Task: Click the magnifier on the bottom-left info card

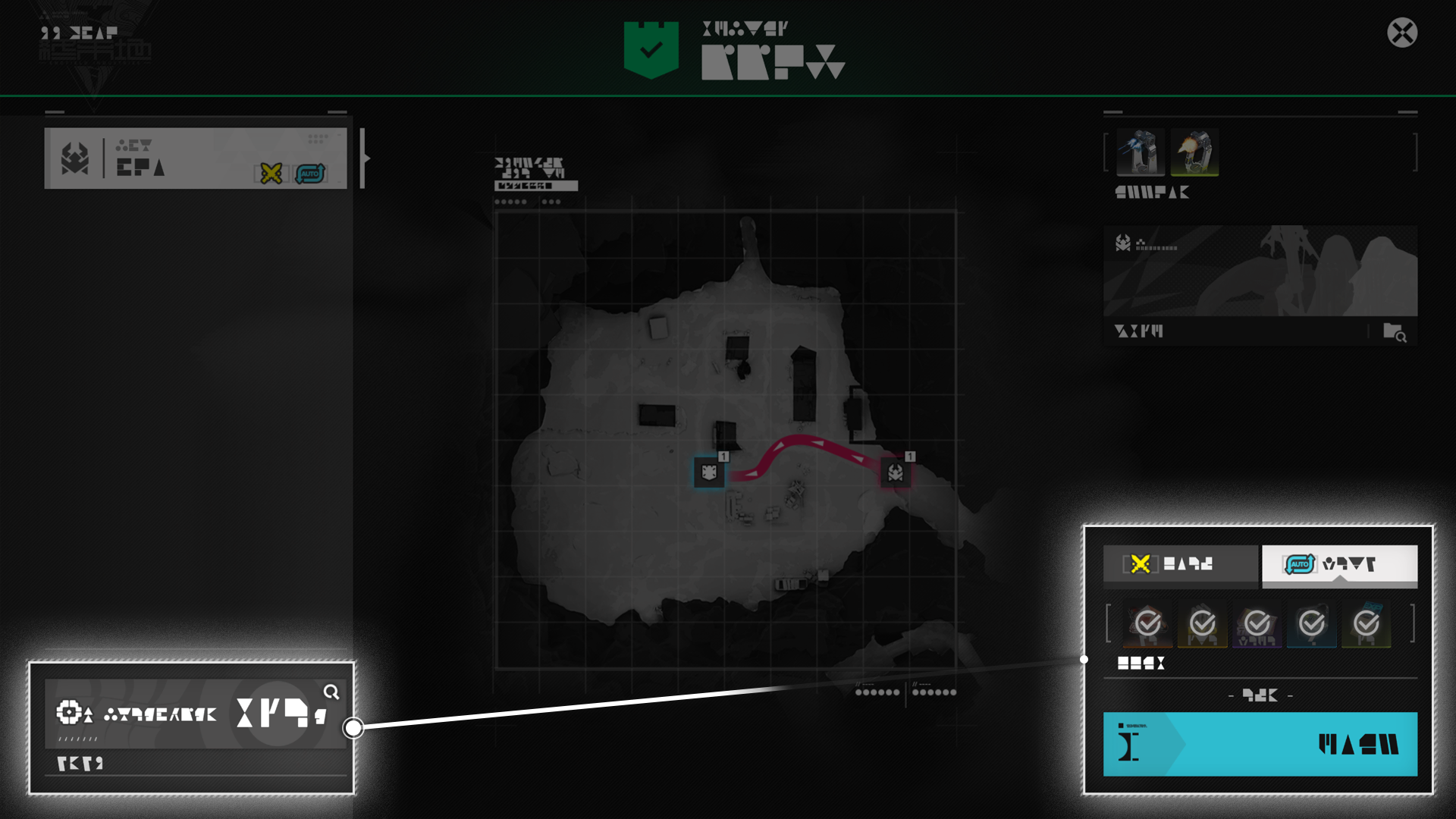Action: coord(331,692)
